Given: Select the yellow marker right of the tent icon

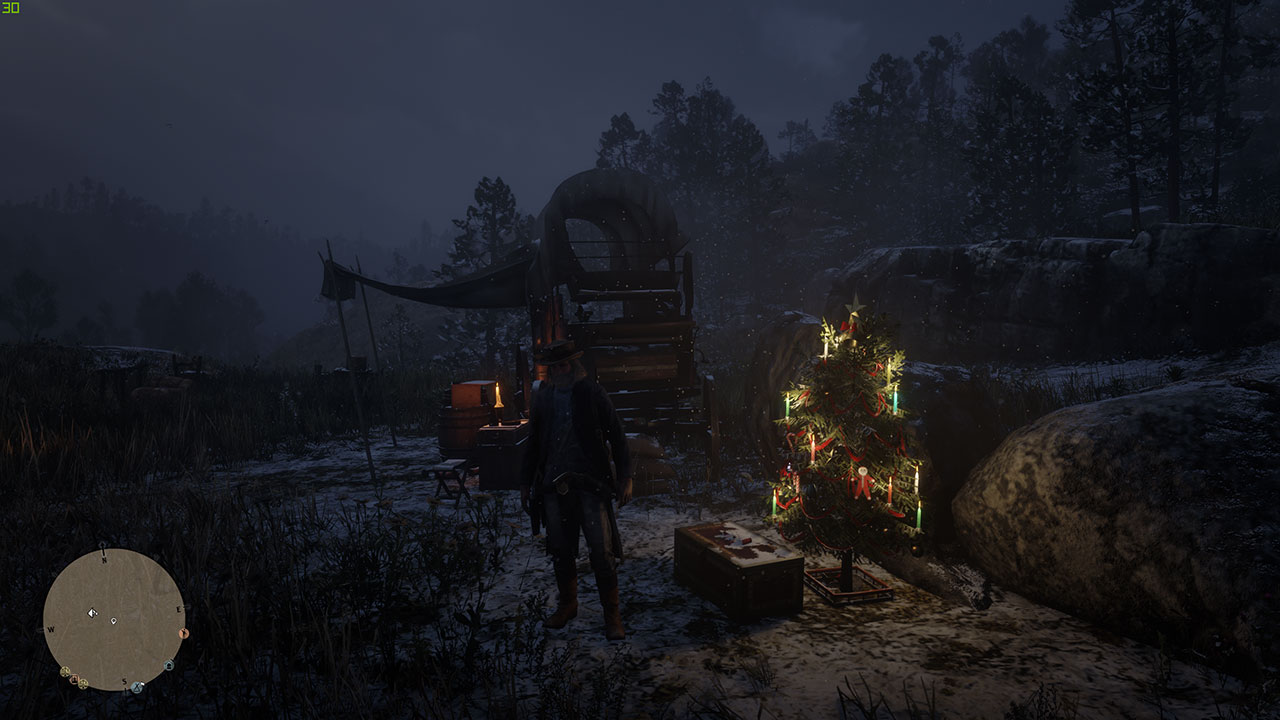Looking at the screenshot, I should [x=83, y=683].
